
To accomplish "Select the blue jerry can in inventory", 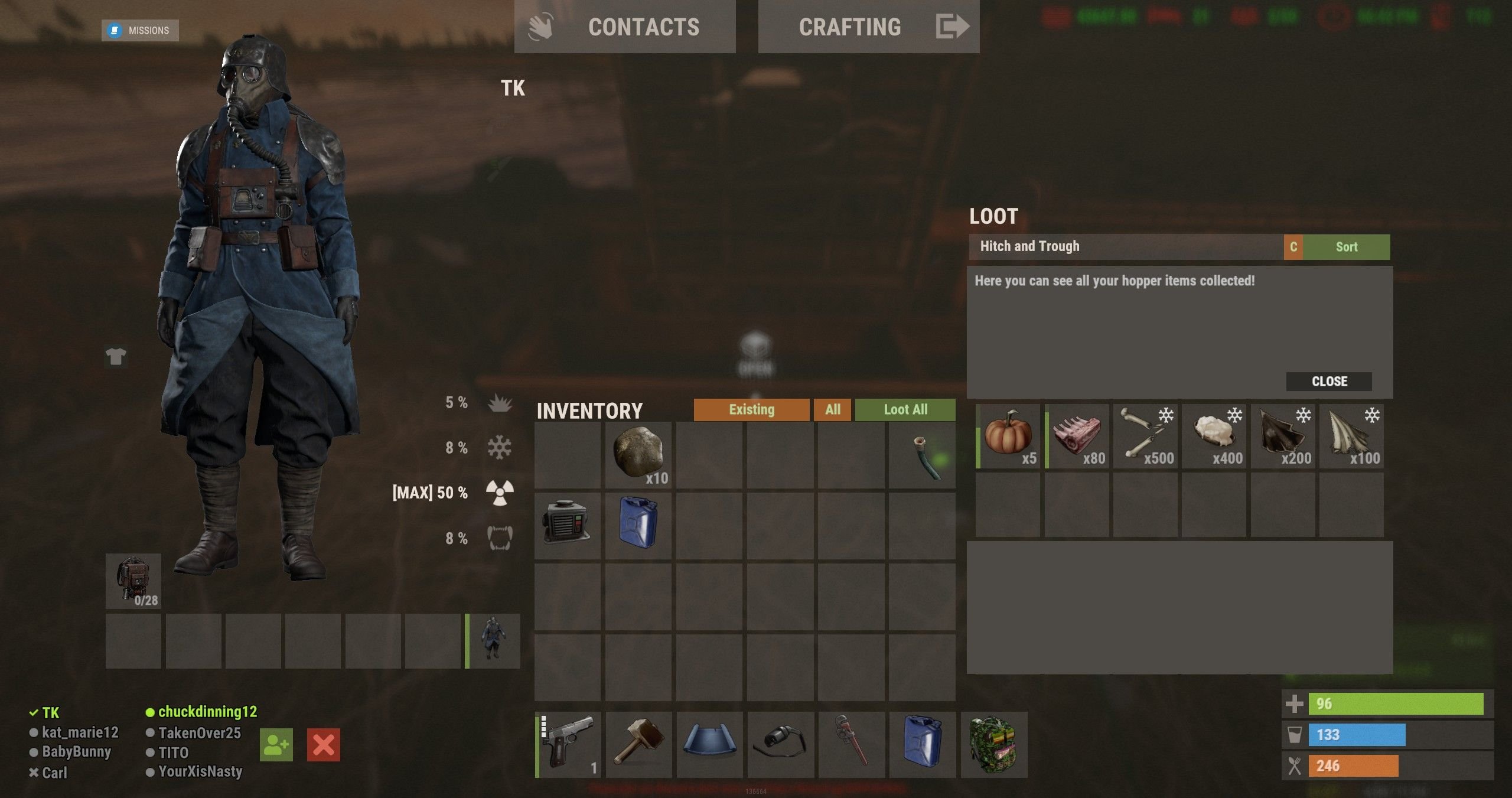I will pyautogui.click(x=638, y=524).
